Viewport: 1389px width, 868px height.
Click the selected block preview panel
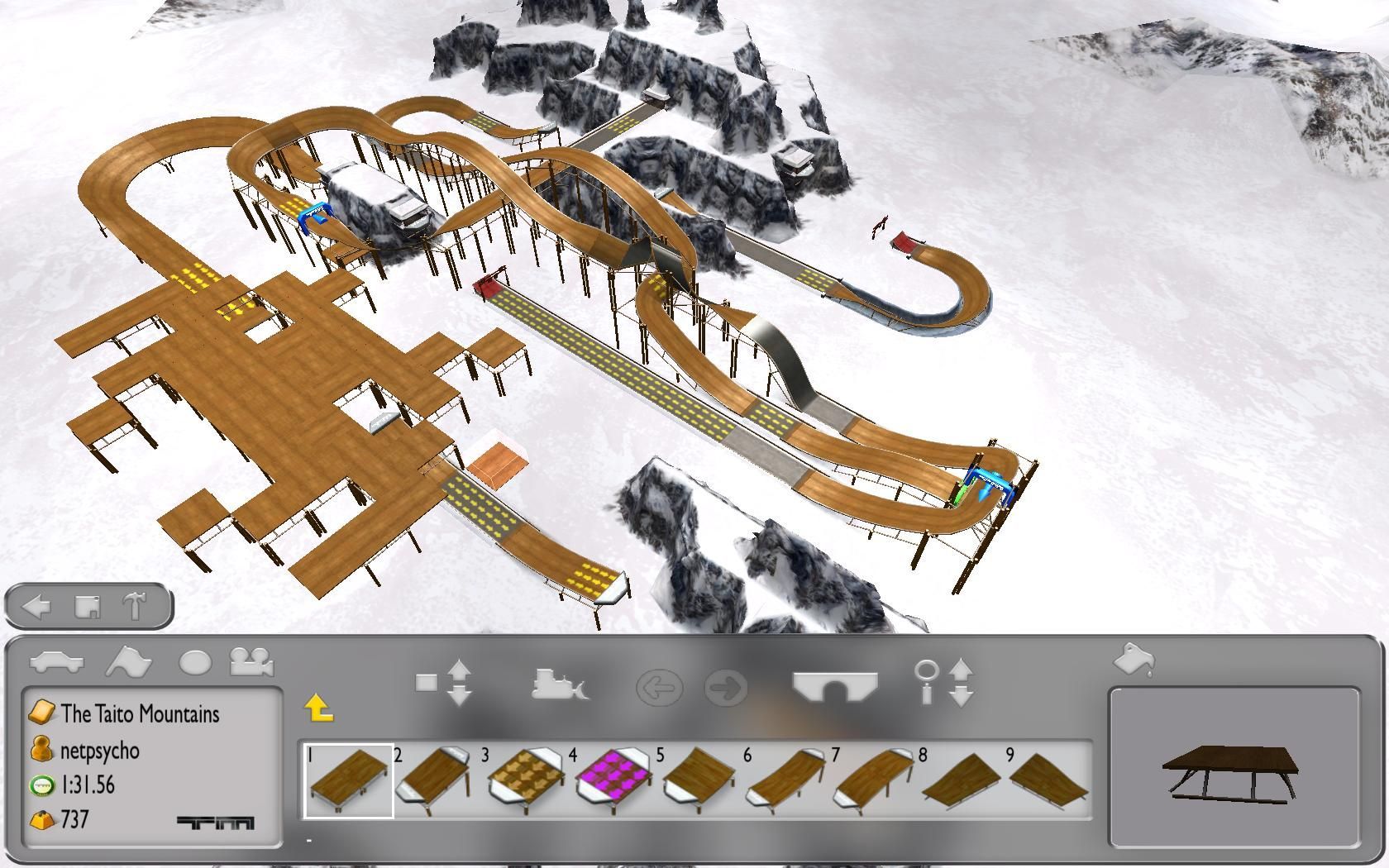(x=1234, y=769)
